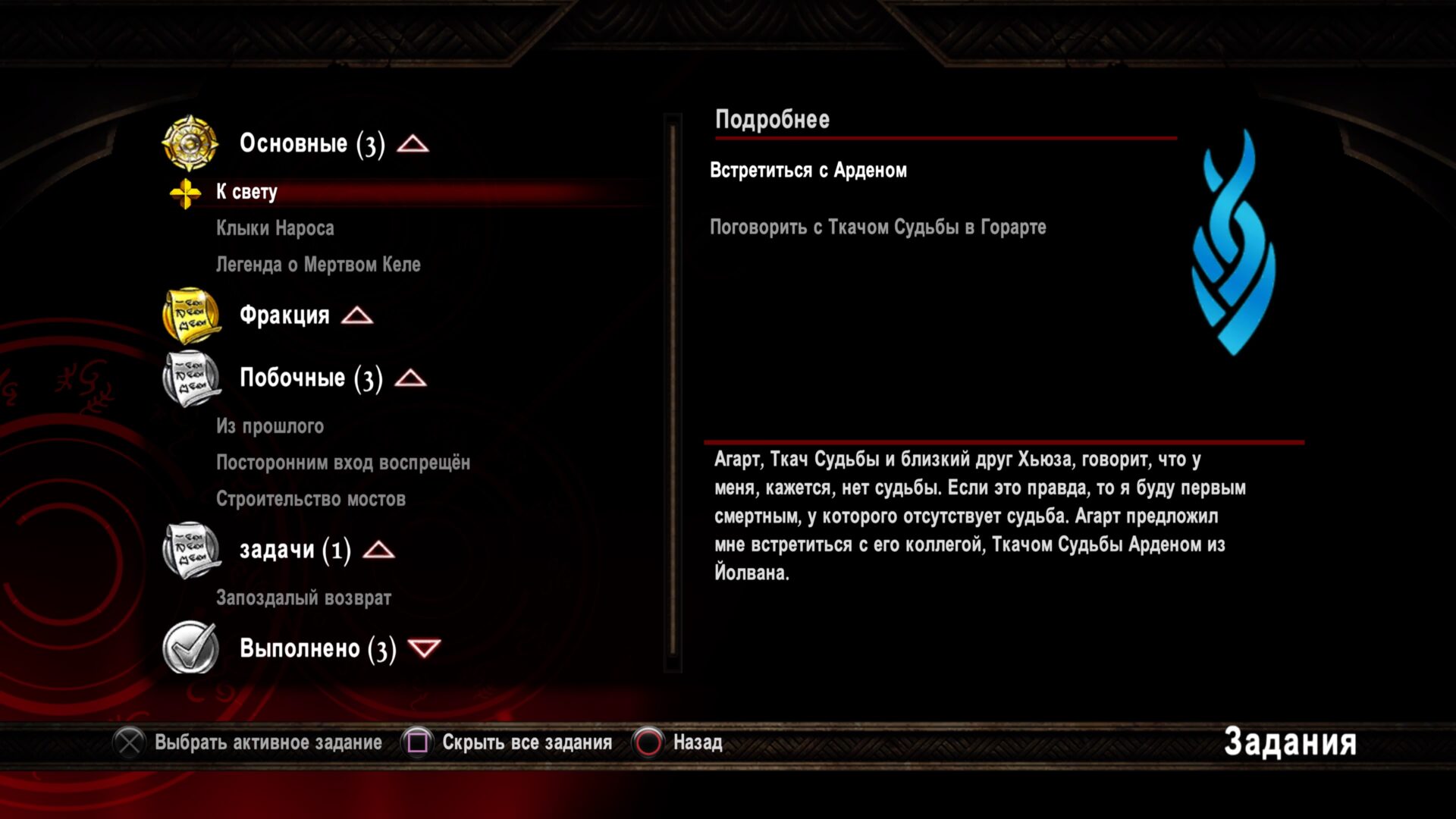Select the task "Запоздалый возврат"
This screenshot has height=819, width=1456.
[x=303, y=598]
